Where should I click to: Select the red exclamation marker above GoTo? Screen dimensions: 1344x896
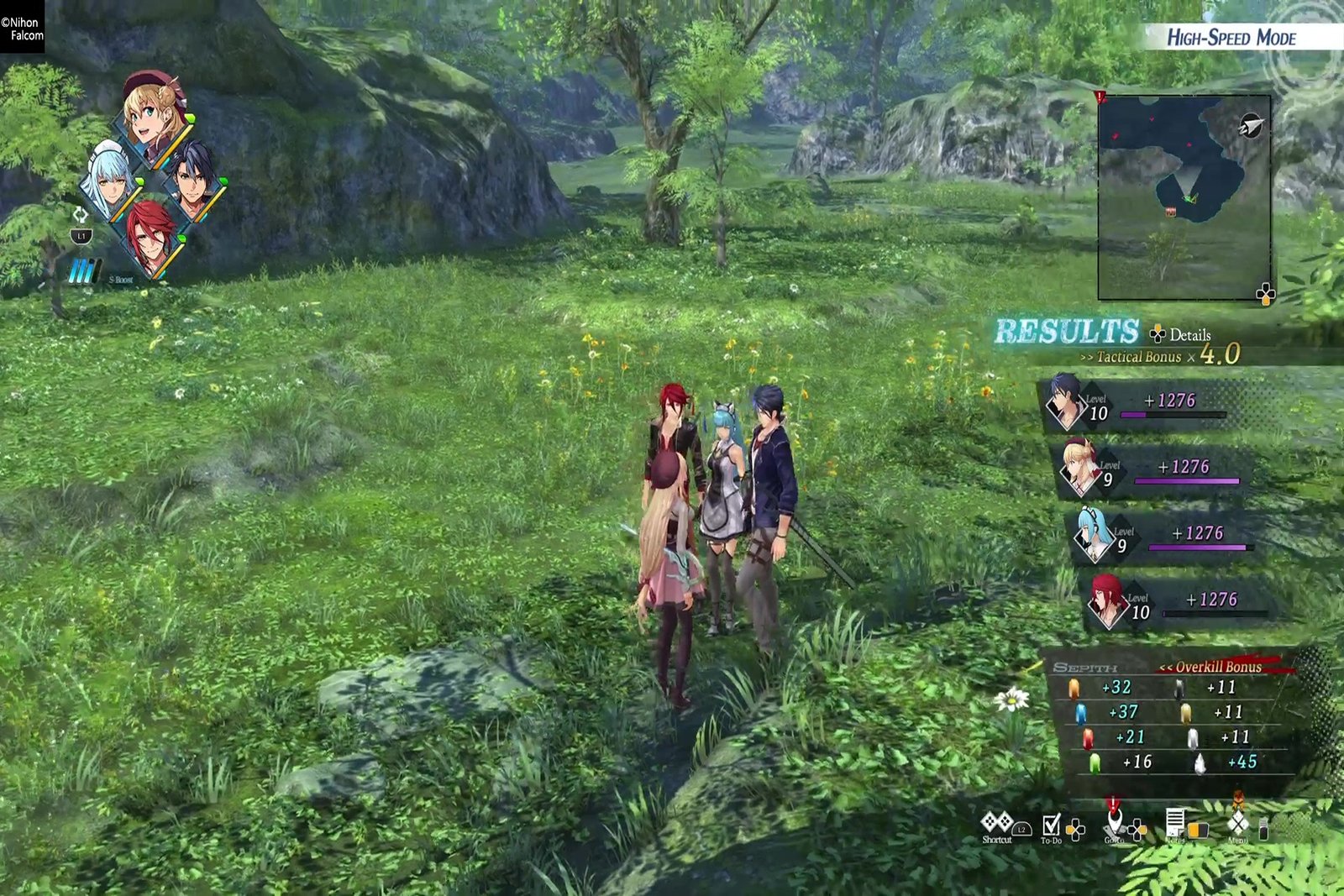(x=1113, y=804)
